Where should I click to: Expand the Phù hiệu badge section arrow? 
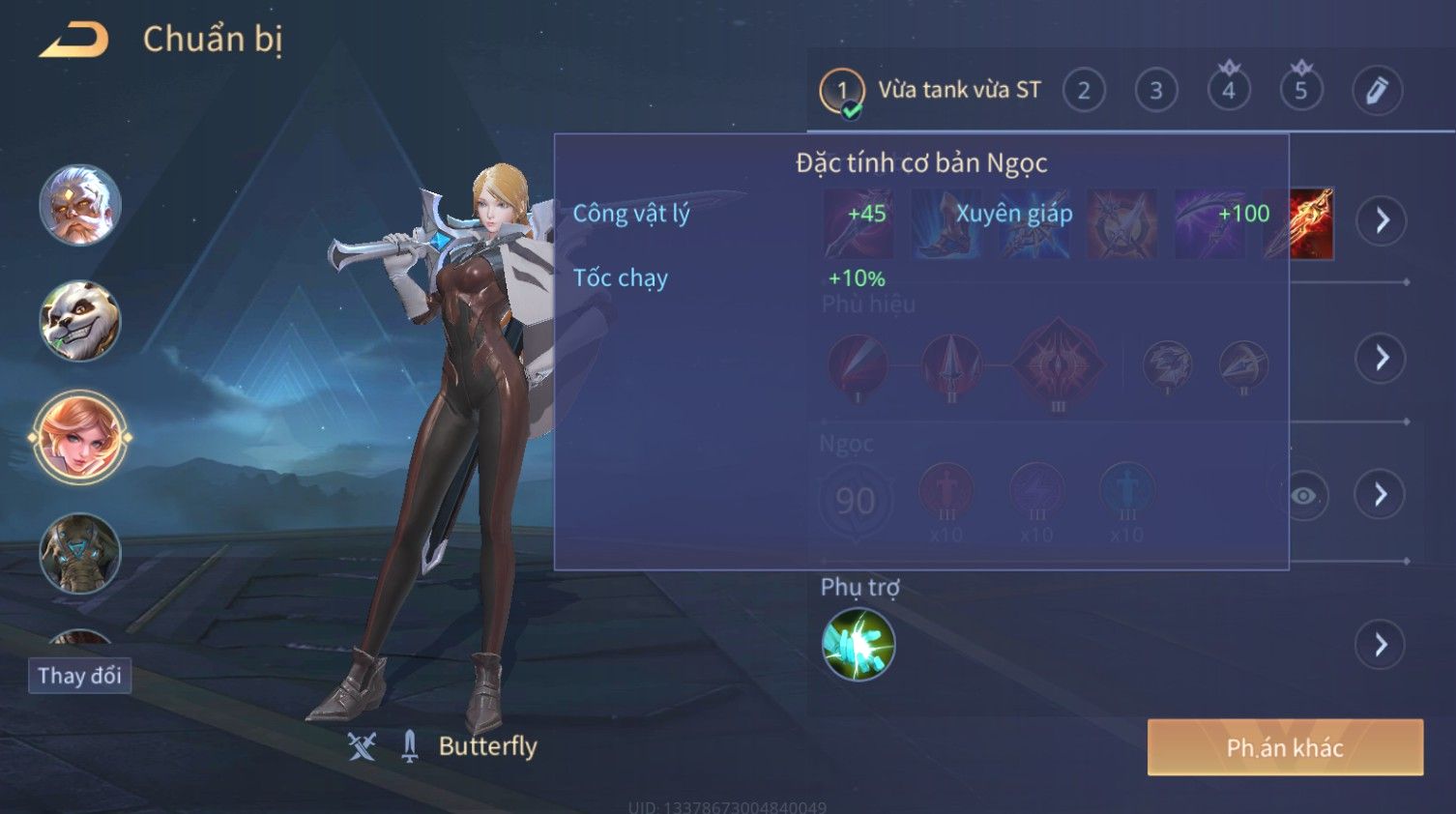(x=1382, y=359)
